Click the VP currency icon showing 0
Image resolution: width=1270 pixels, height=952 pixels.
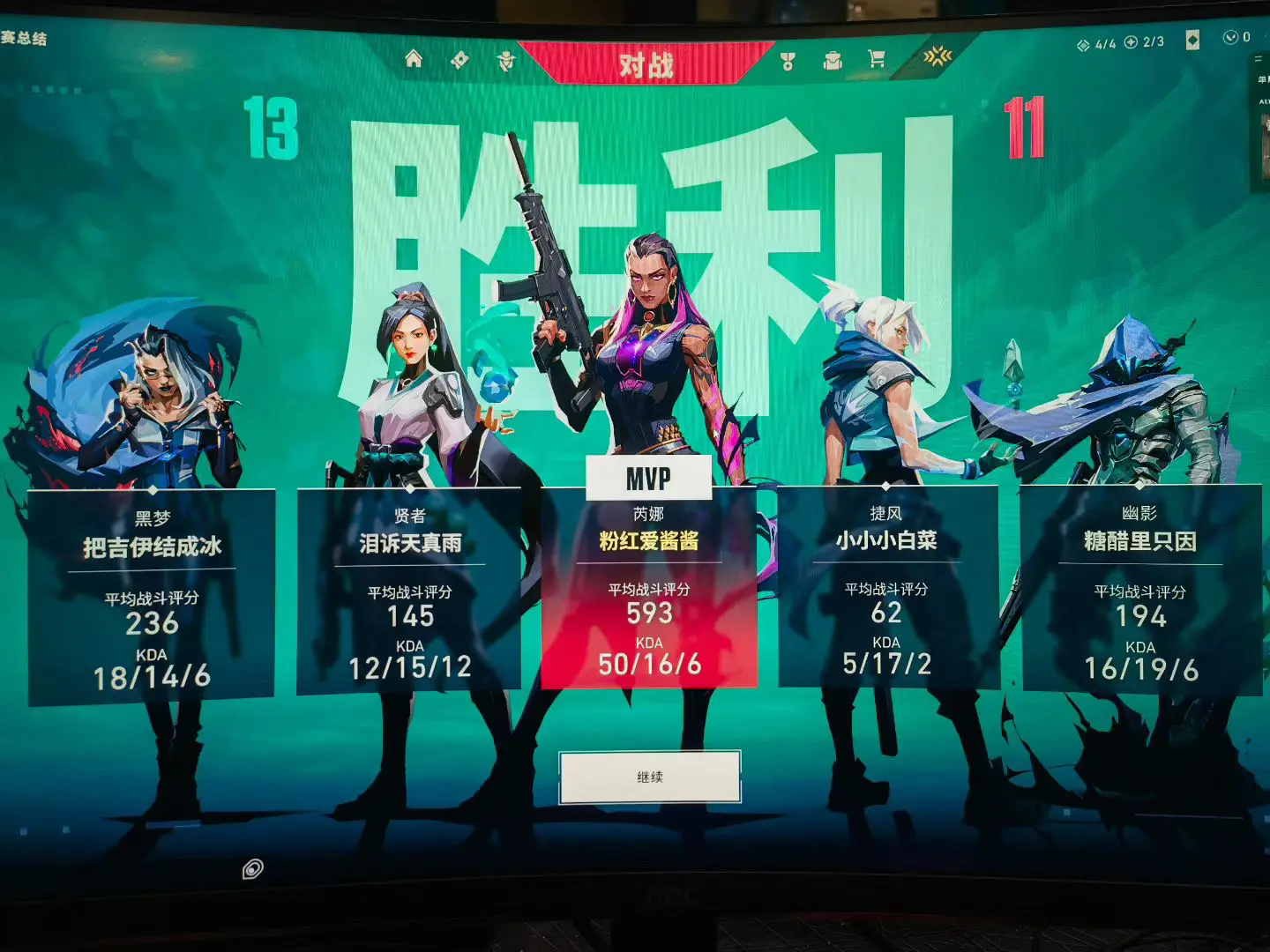coord(1230,38)
